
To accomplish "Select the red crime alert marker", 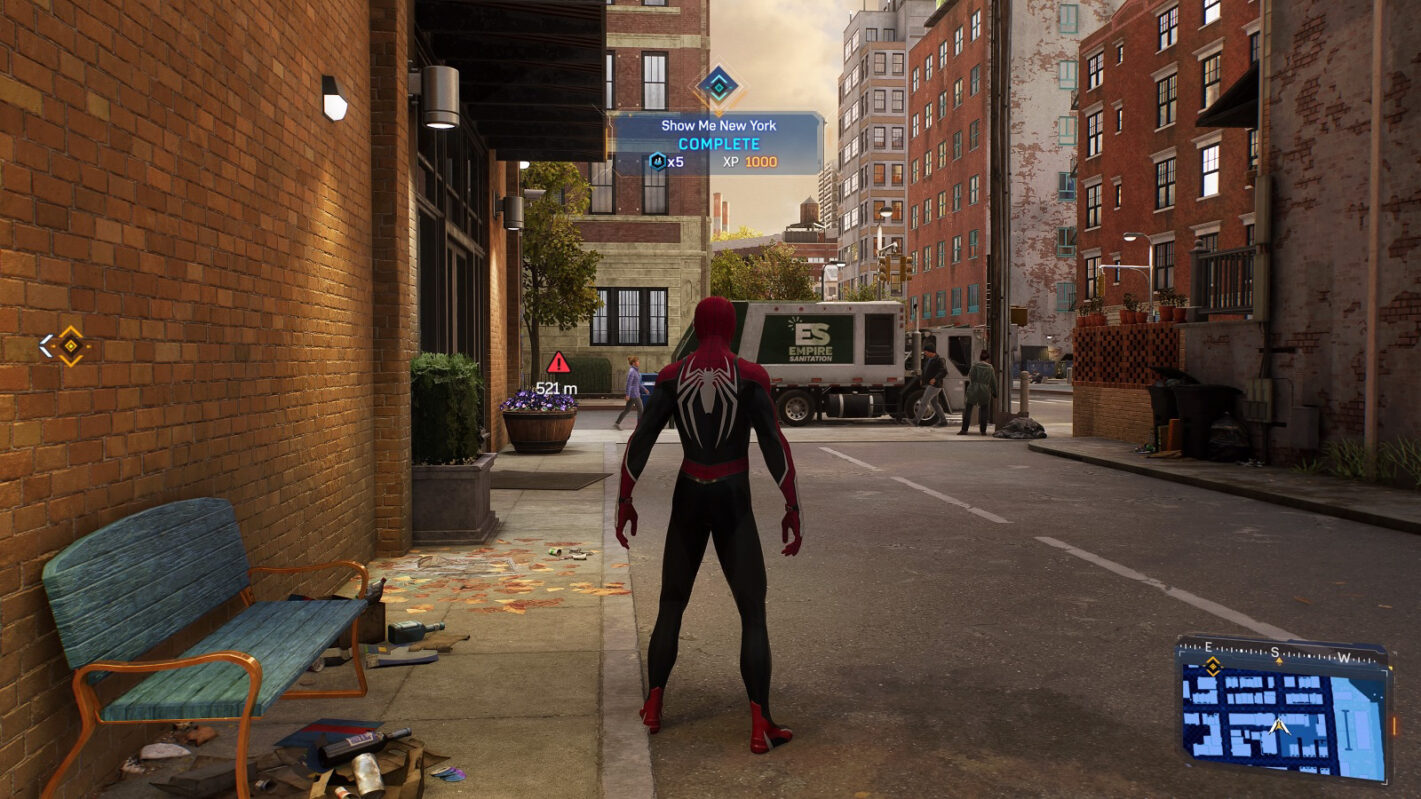I will pos(558,363).
